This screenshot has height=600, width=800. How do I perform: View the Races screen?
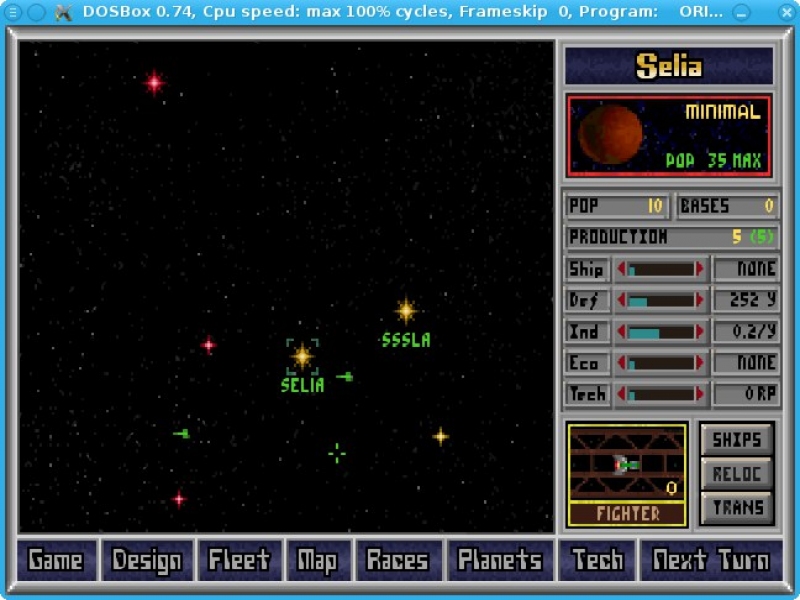click(x=397, y=561)
